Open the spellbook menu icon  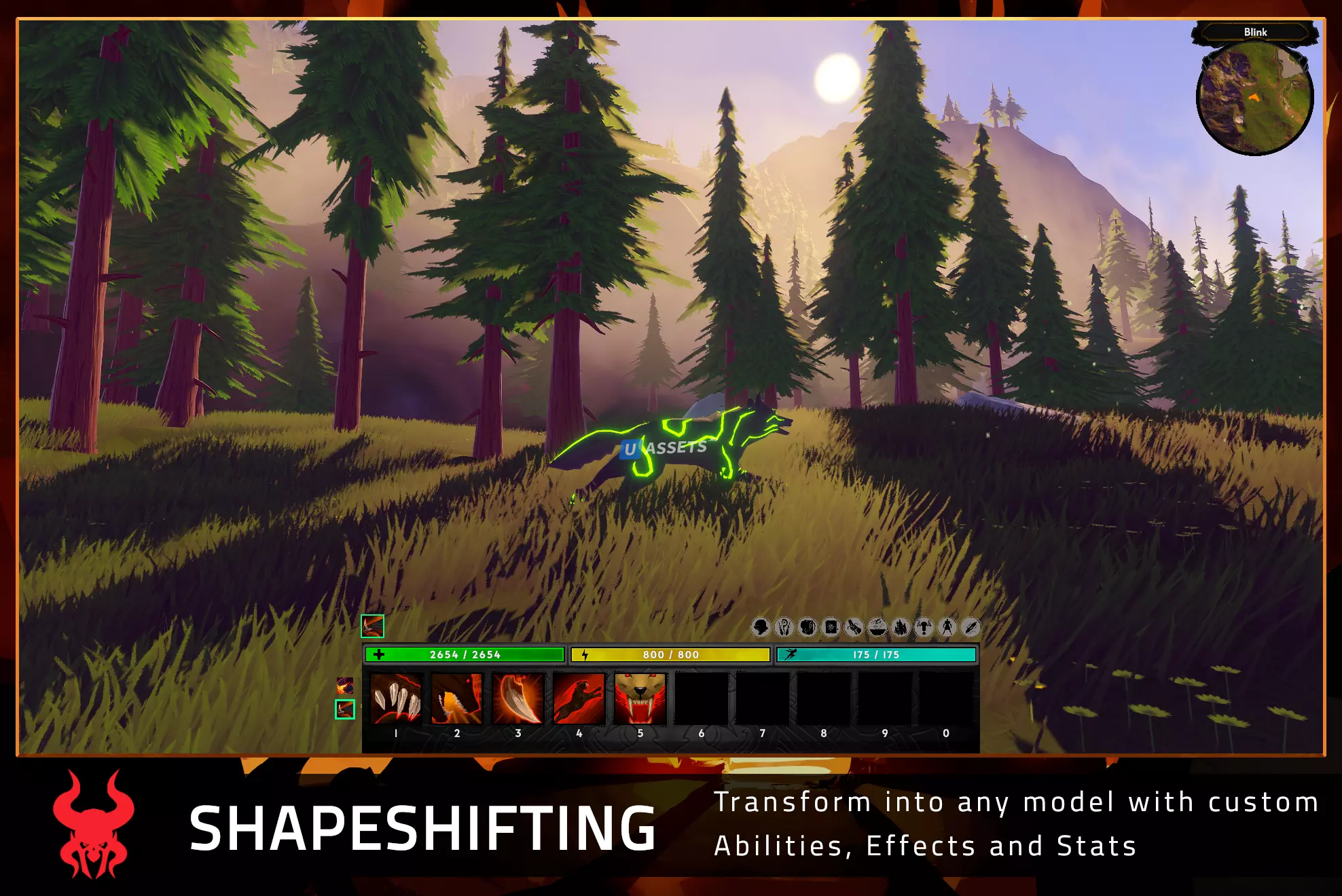click(831, 627)
